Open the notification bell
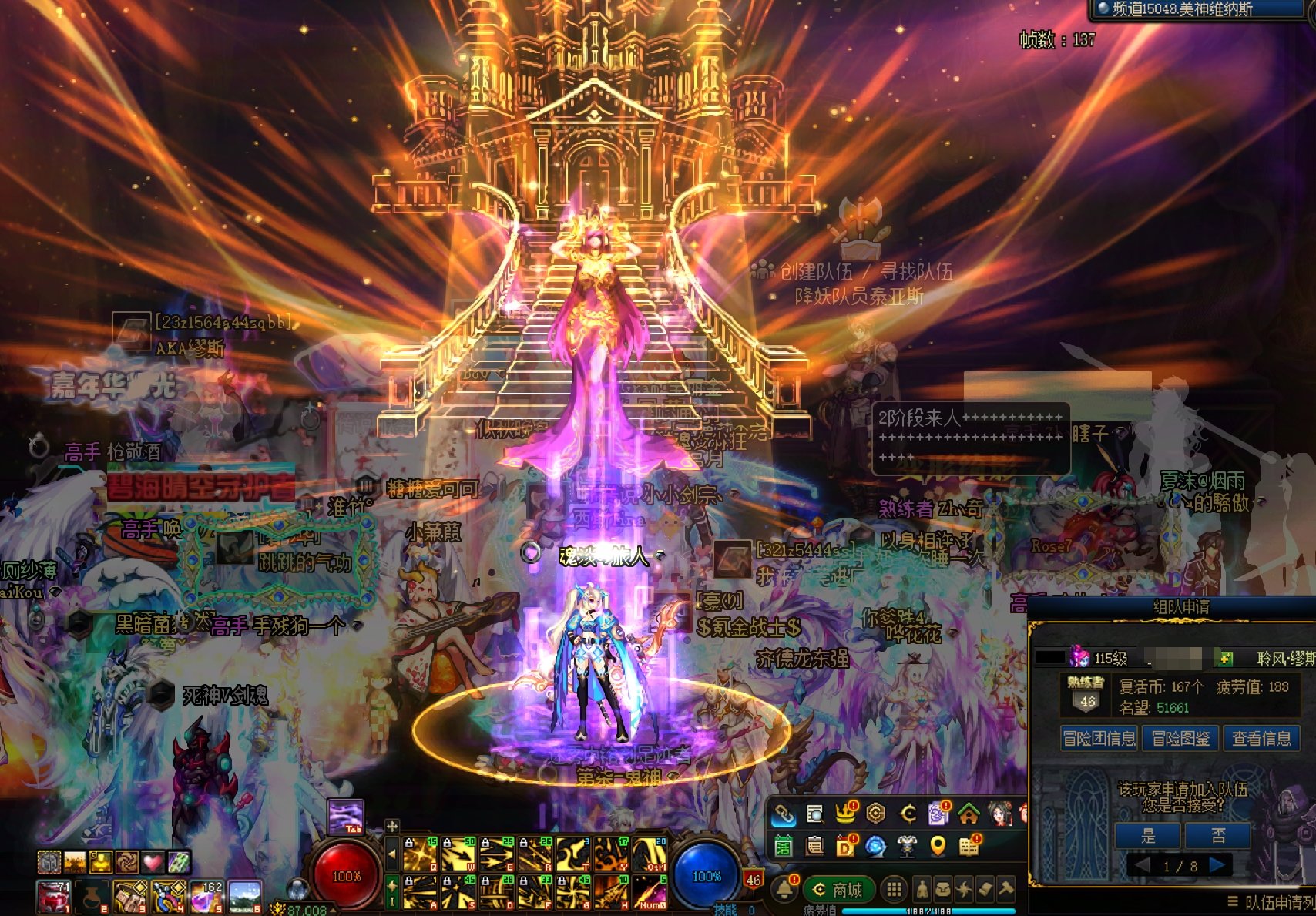Image resolution: width=1316 pixels, height=916 pixels. [784, 890]
